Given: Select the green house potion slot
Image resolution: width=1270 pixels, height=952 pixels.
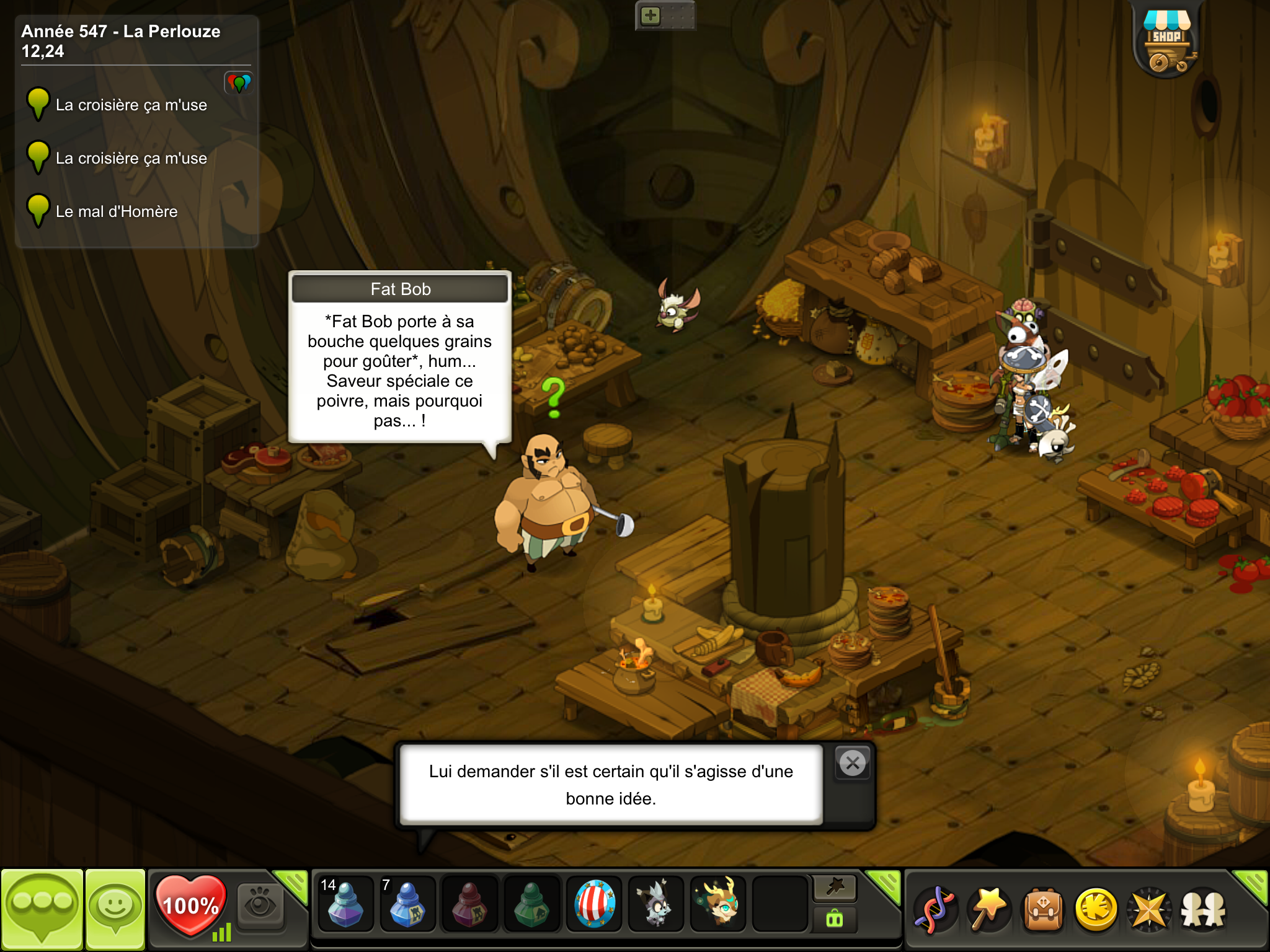Looking at the screenshot, I should pos(531,905).
